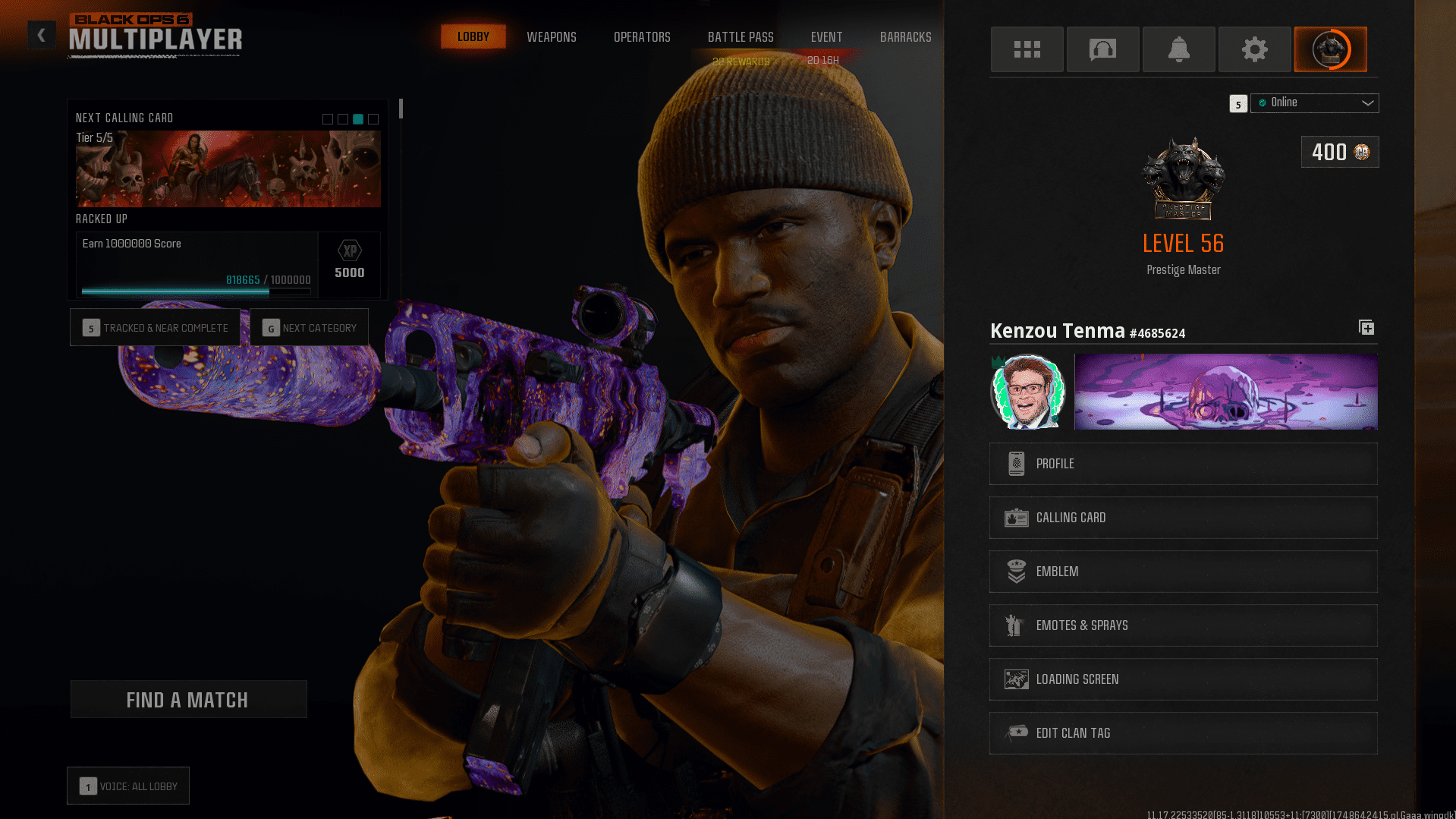The height and width of the screenshot is (819, 1456).
Task: Click the Find a Match button
Action: [x=188, y=699]
